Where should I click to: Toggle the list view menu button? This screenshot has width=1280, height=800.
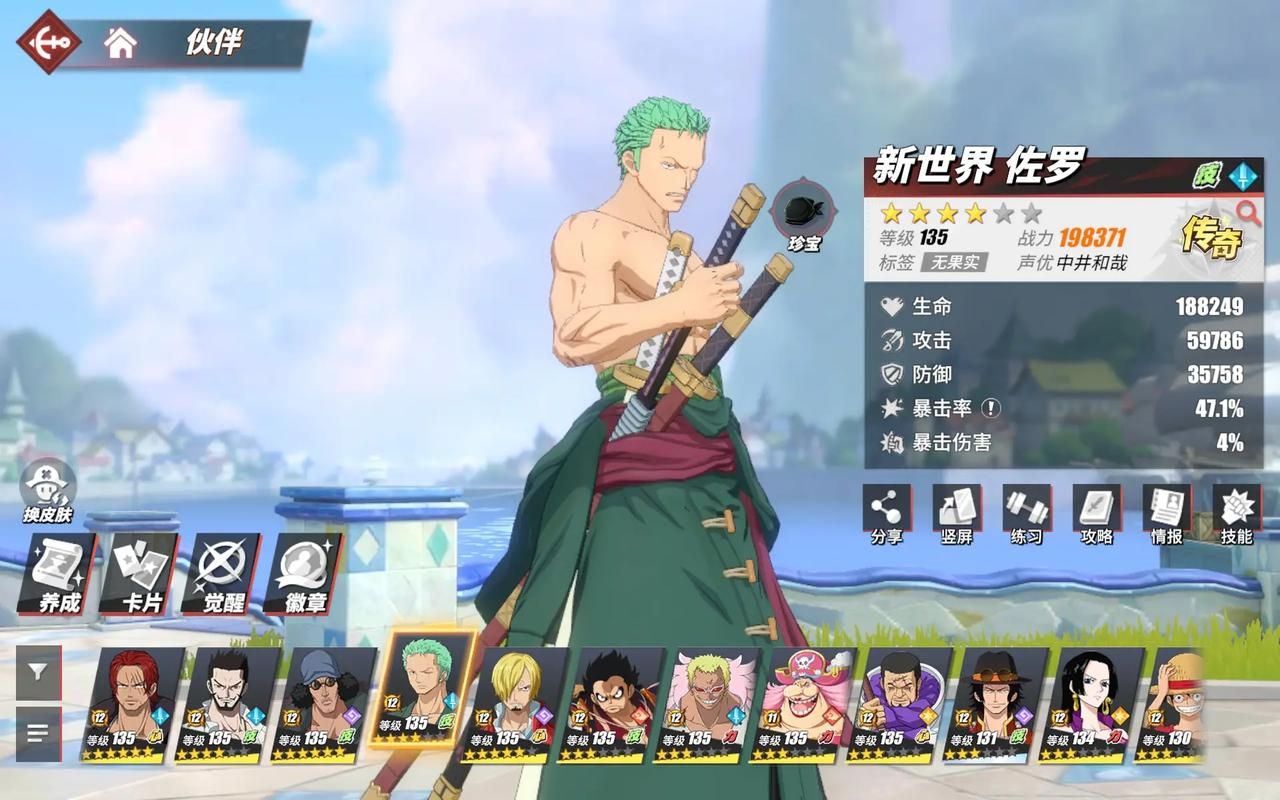pyautogui.click(x=38, y=733)
